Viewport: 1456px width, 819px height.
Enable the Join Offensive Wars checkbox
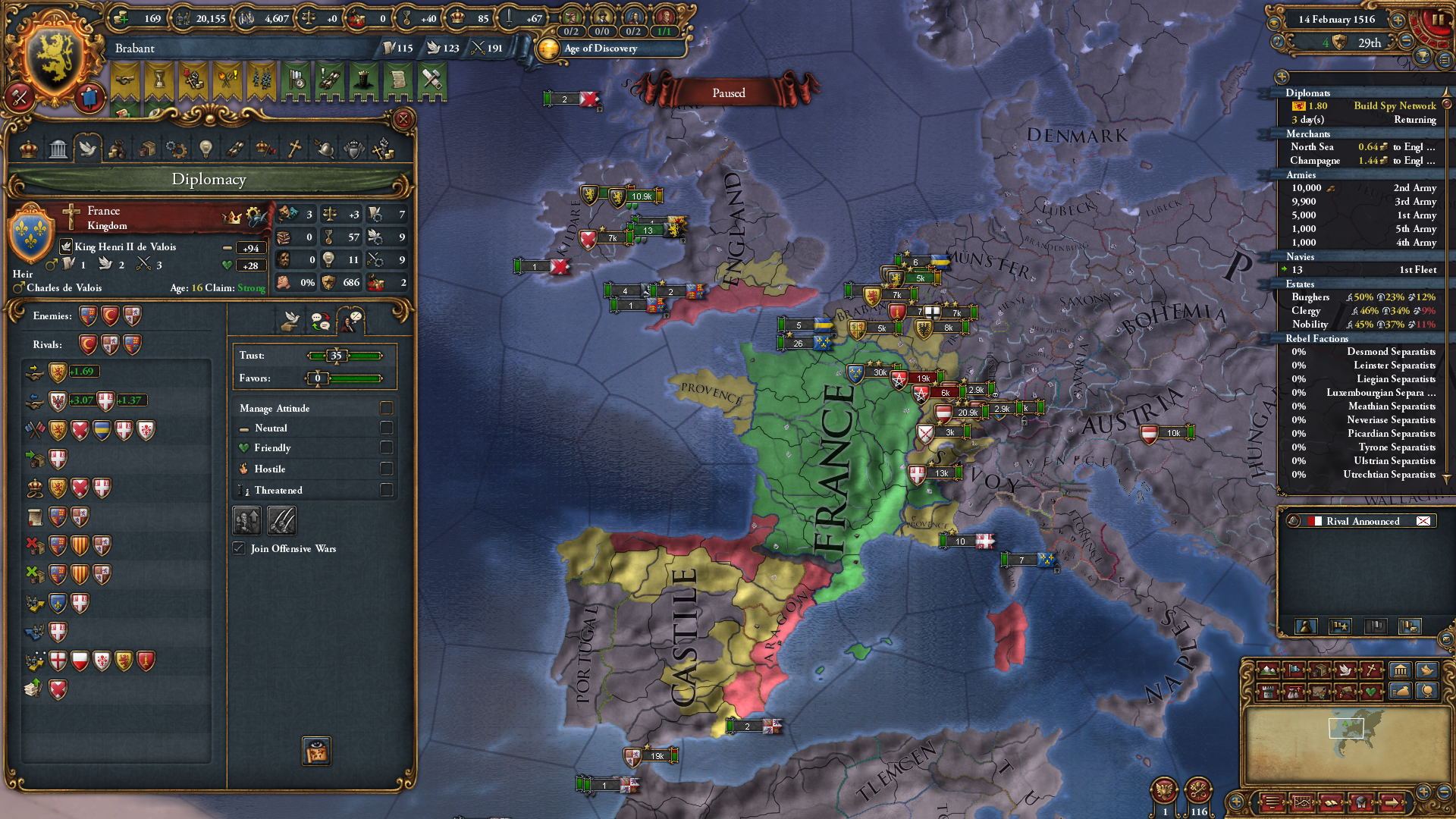pyautogui.click(x=240, y=548)
